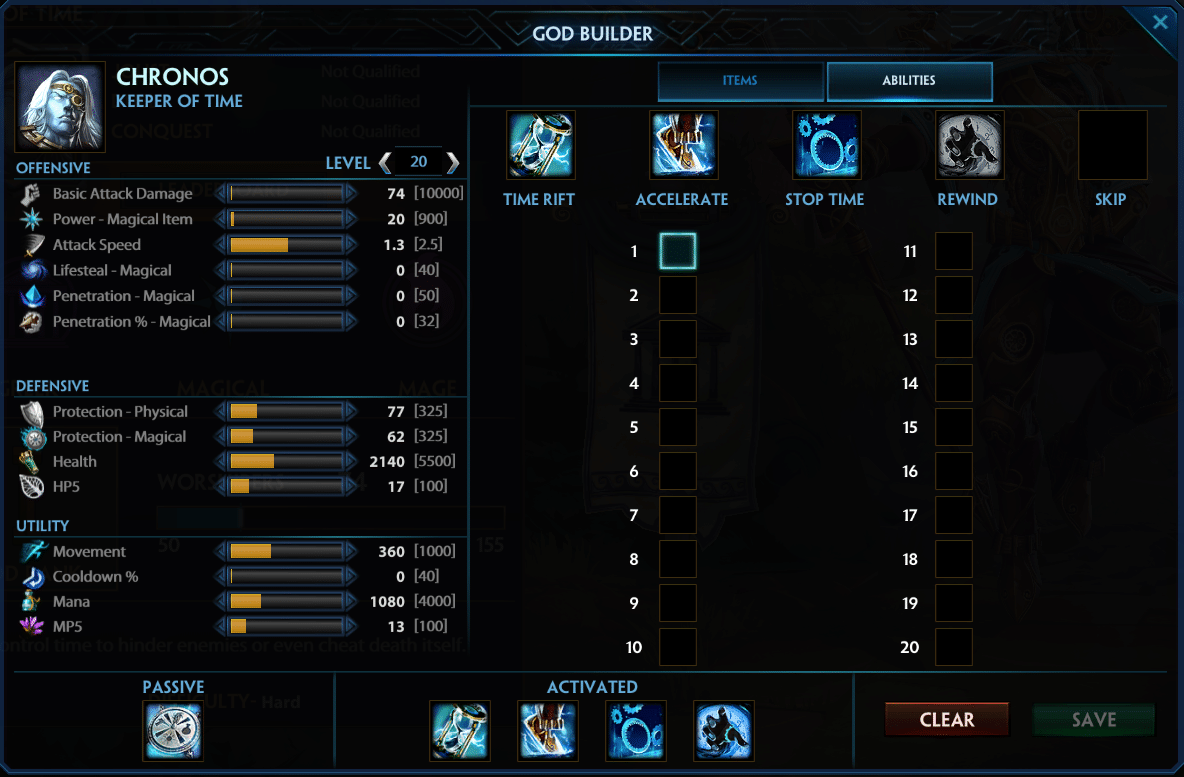Select the Stop Time ability icon at top
1184x777 pixels.
coord(826,145)
